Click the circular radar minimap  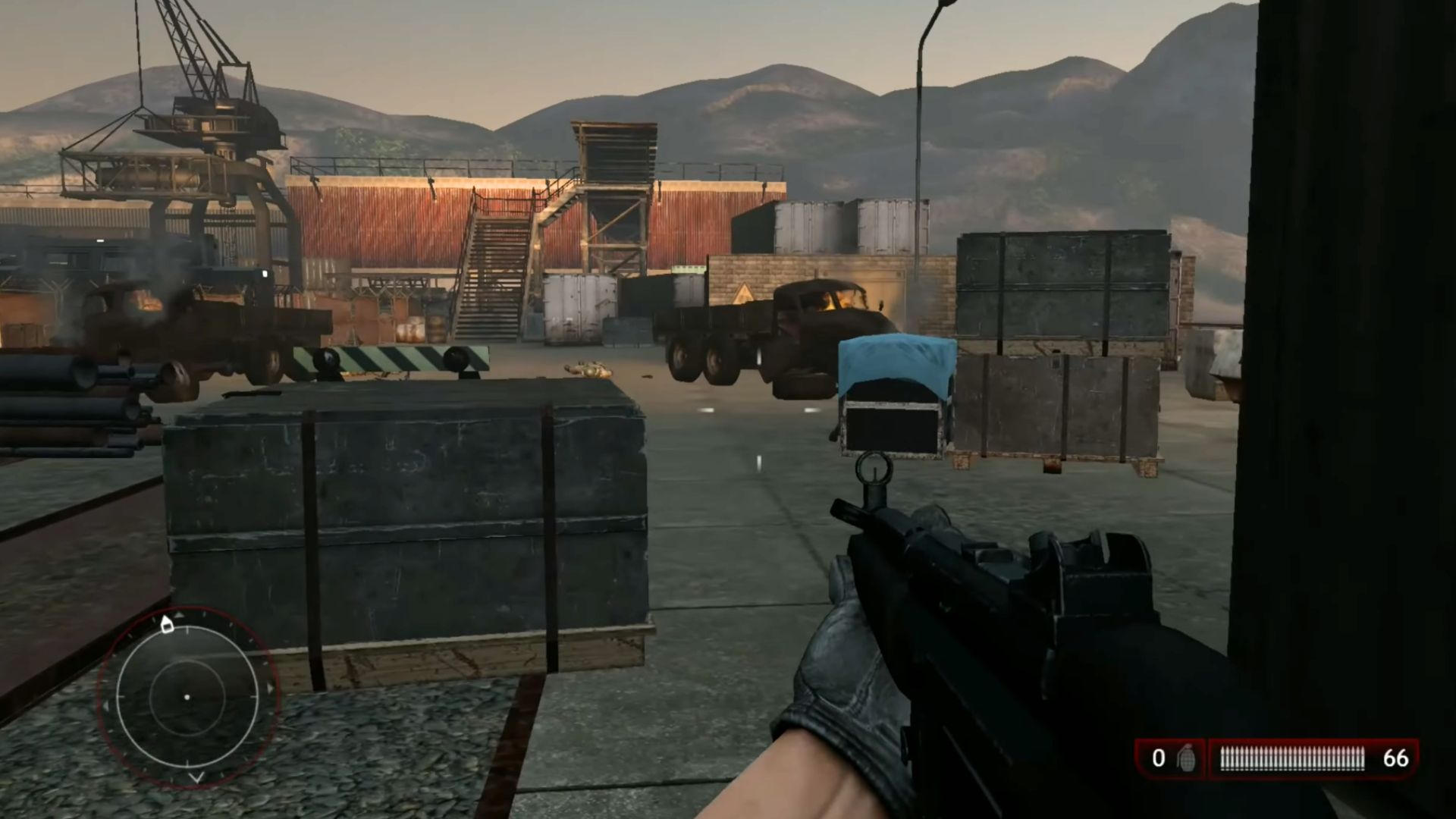coord(187,696)
